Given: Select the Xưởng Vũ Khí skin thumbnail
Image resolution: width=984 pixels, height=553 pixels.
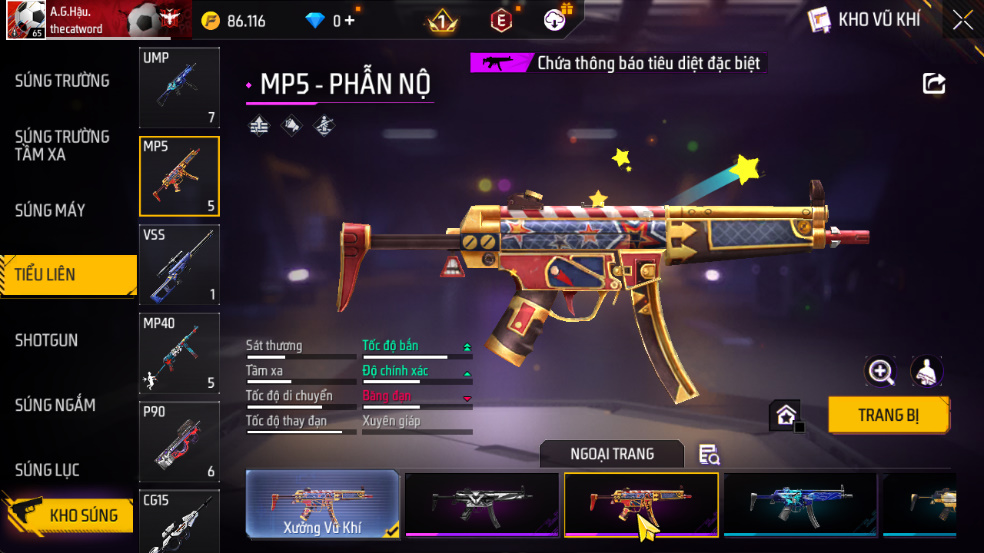Looking at the screenshot, I should point(323,505).
